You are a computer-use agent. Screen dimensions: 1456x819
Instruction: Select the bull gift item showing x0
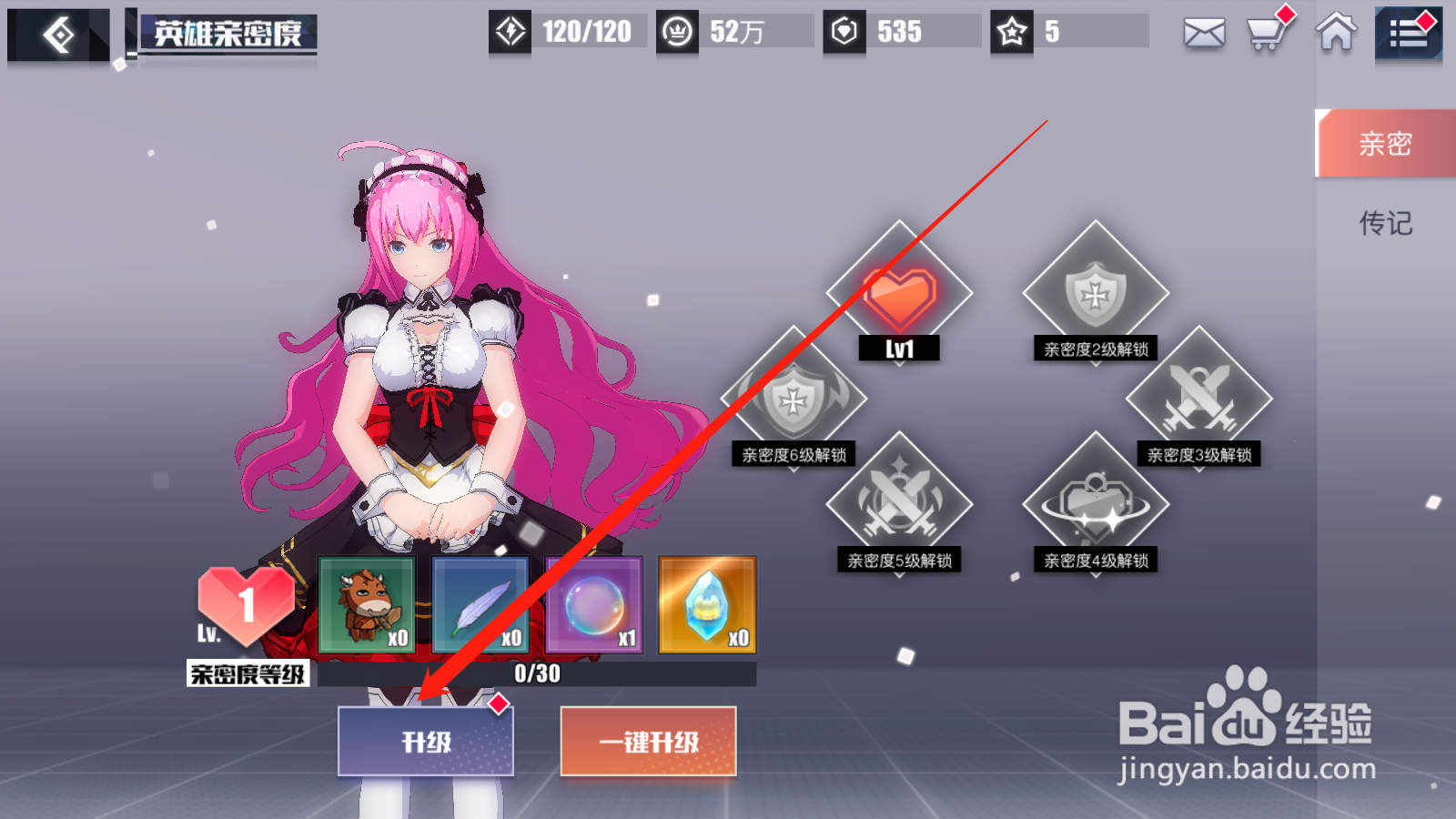tap(368, 603)
